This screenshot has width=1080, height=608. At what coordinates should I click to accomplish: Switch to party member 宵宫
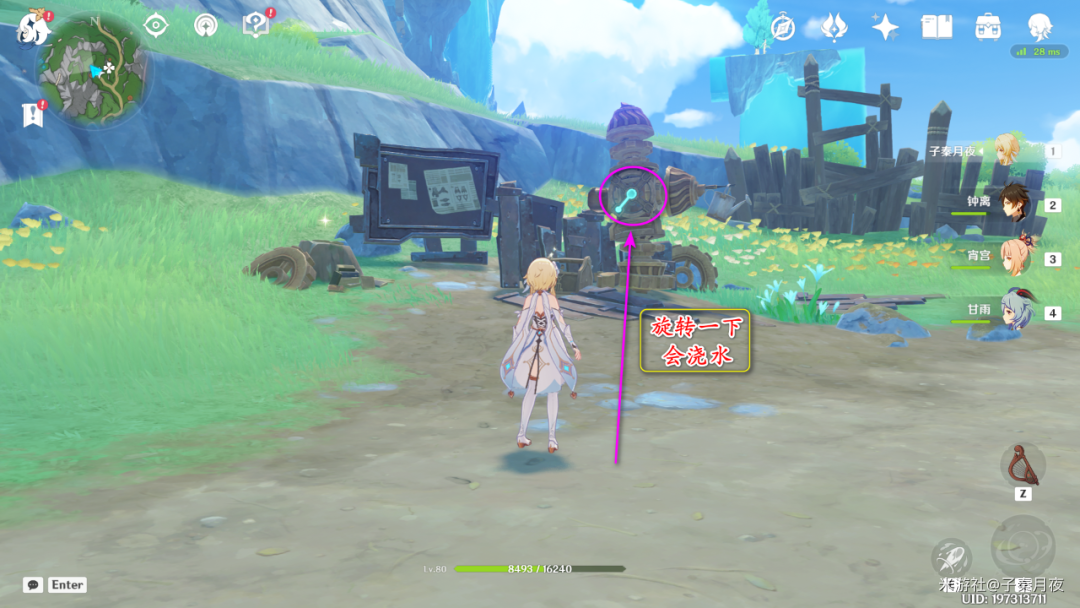[x=1014, y=258]
